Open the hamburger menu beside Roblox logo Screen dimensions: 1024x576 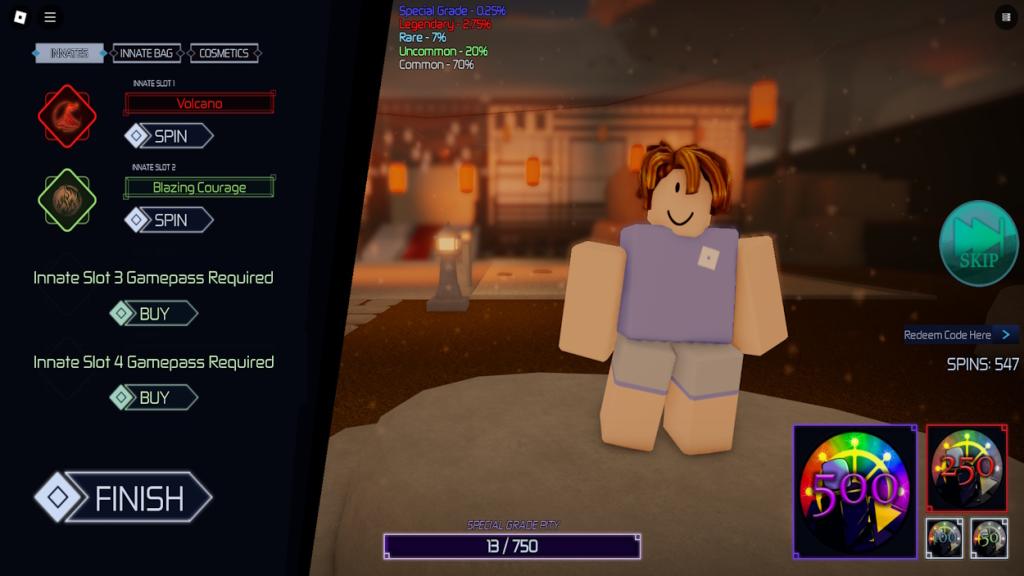click(50, 17)
